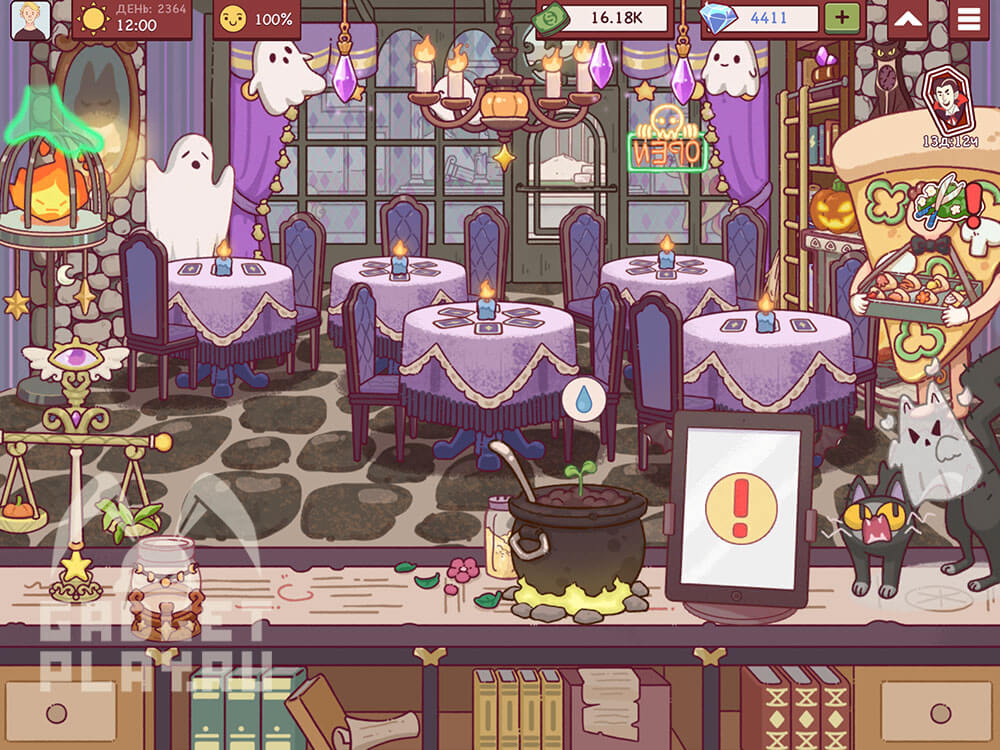Tap the green plus to buy diamonds
This screenshot has width=1000, height=750.
coord(842,18)
